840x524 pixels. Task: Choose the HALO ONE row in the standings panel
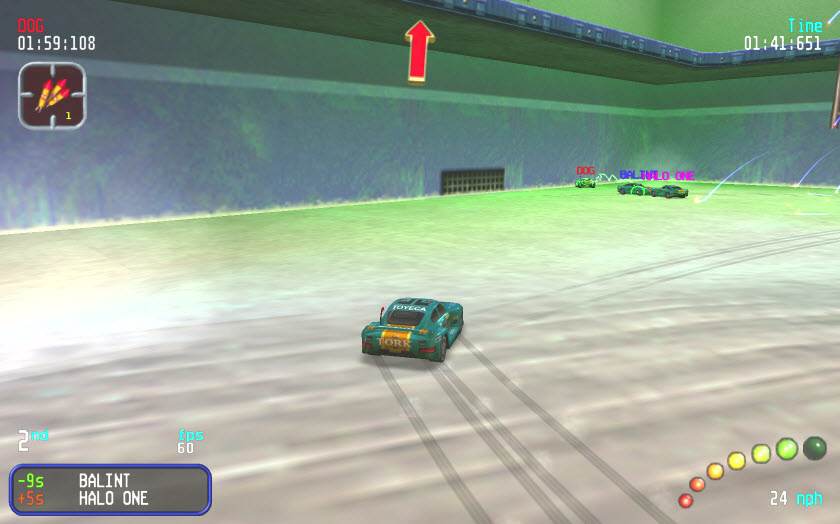click(110, 498)
